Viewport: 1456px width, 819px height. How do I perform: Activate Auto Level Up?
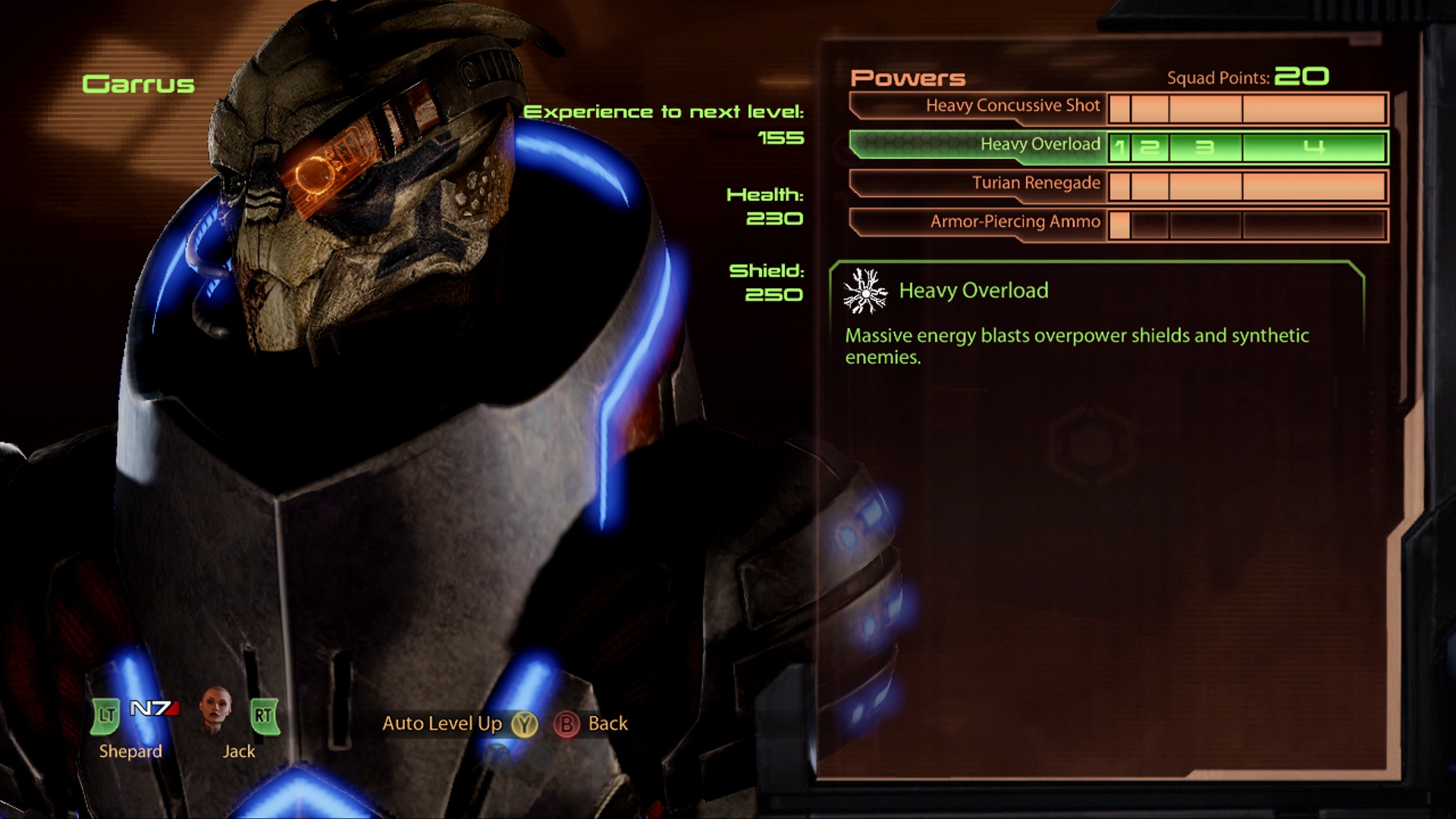[459, 724]
